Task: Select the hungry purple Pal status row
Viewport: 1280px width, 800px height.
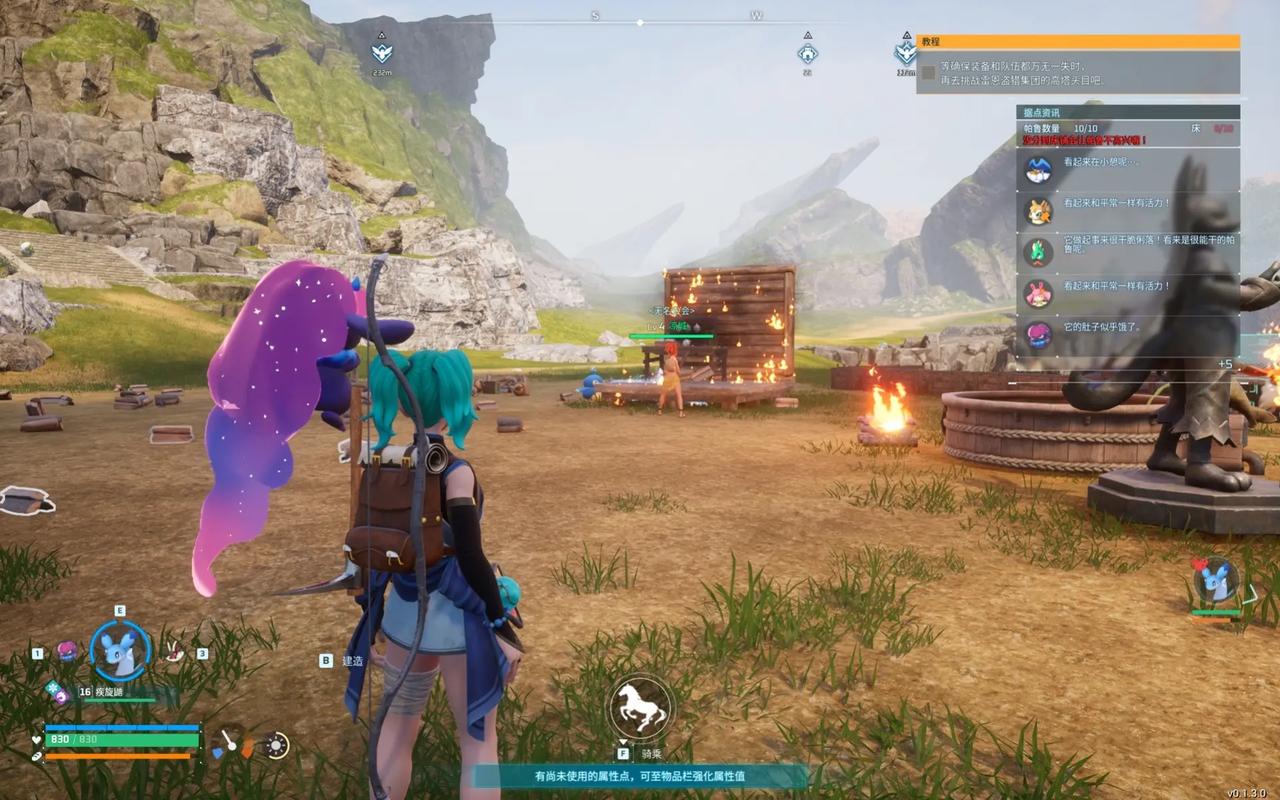Action: (1128, 334)
